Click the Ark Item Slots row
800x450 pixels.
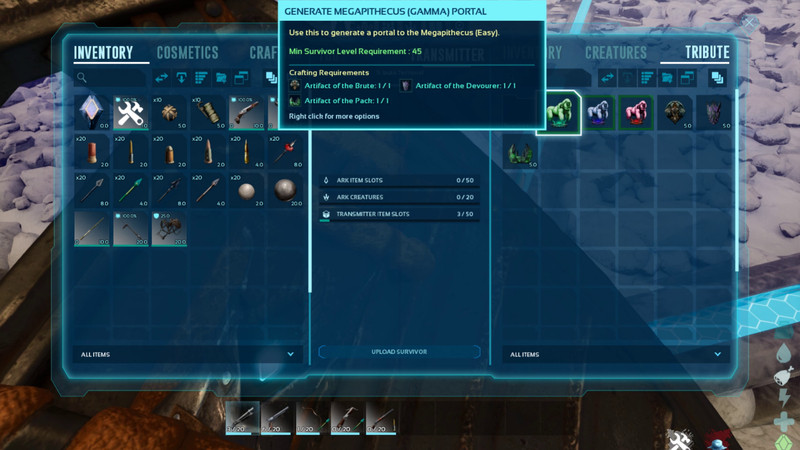click(399, 180)
